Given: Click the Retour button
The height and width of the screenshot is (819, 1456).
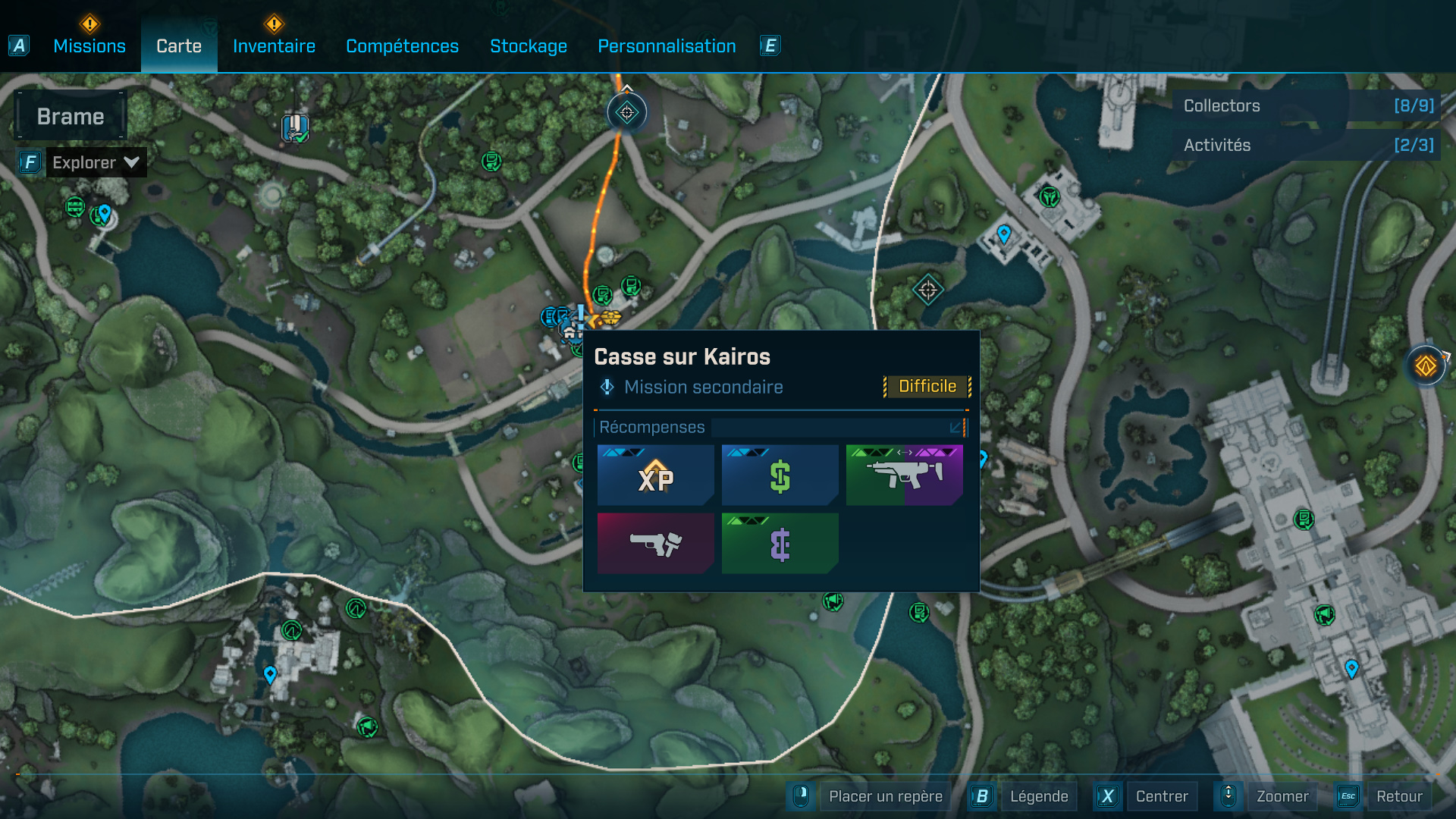Looking at the screenshot, I should [1399, 796].
